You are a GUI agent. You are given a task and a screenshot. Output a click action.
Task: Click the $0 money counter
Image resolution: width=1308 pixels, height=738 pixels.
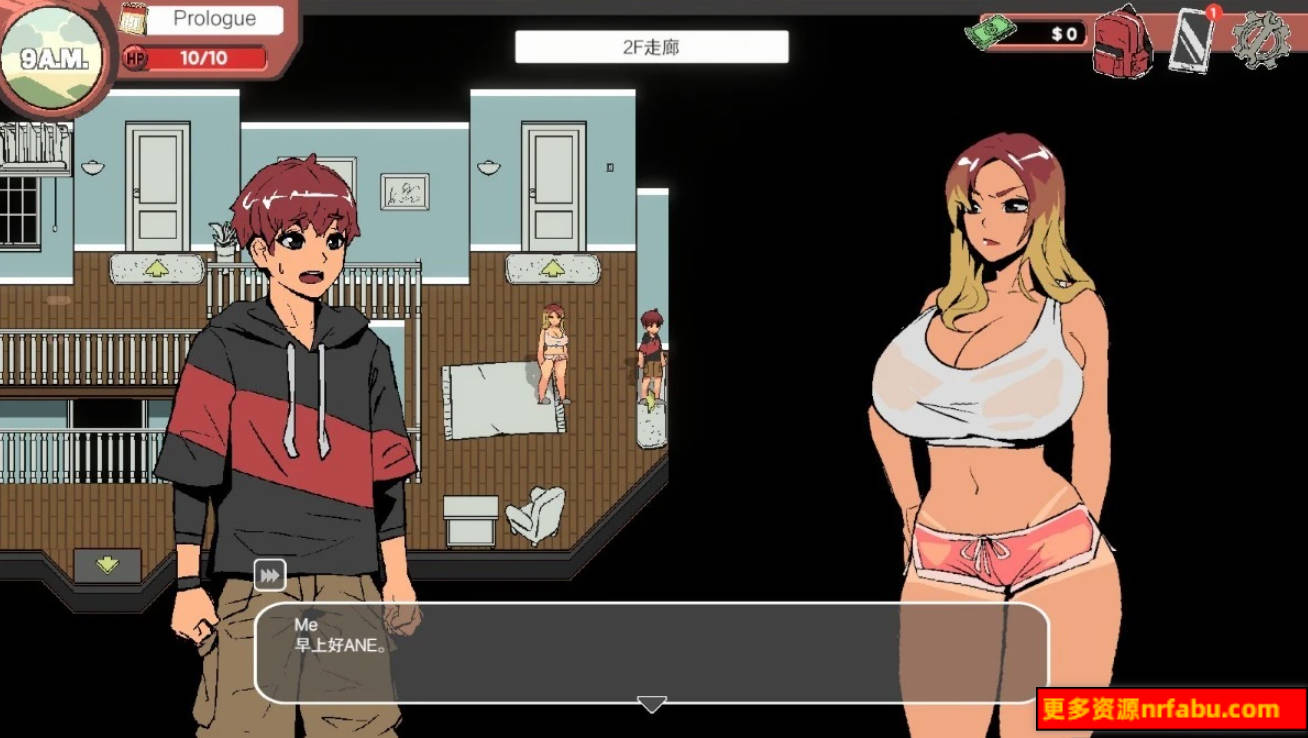[1062, 31]
